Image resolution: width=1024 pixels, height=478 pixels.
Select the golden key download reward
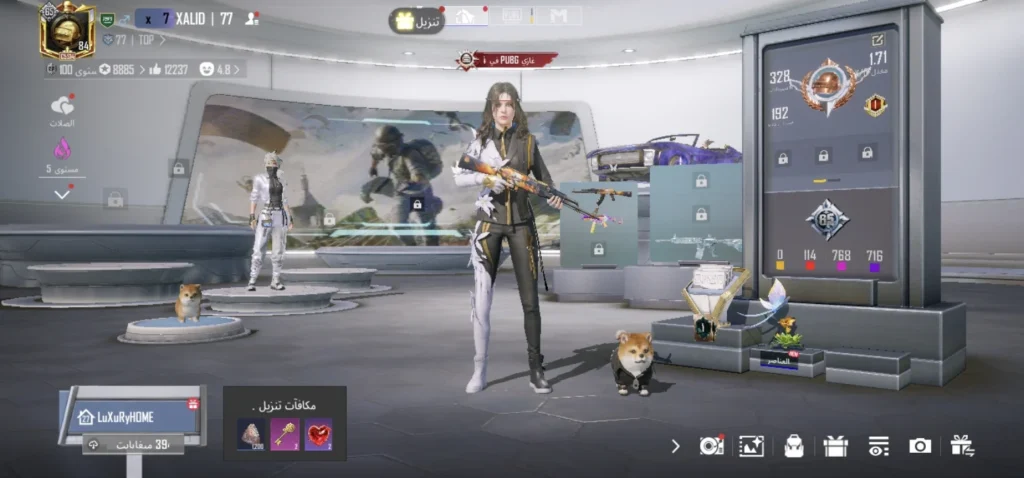(285, 433)
